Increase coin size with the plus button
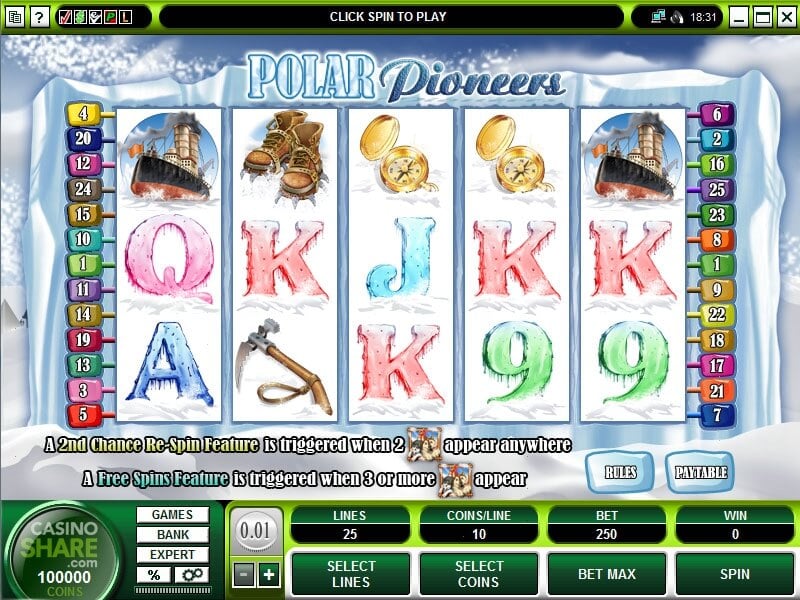The width and height of the screenshot is (800, 600). point(268,574)
